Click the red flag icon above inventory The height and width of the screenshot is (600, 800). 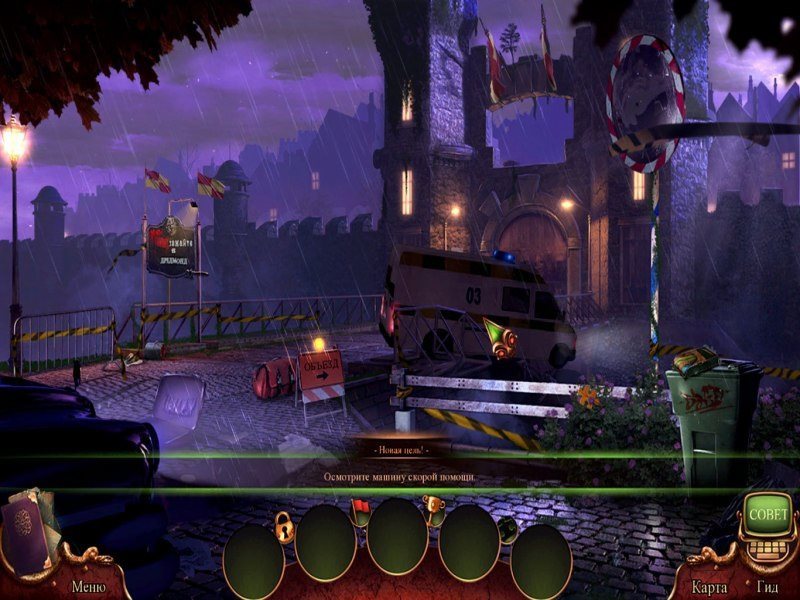click(x=361, y=508)
